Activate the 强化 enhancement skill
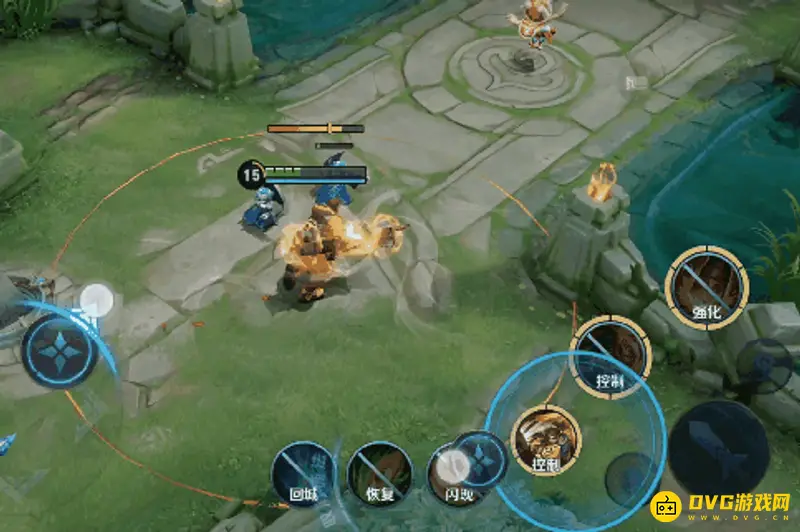This screenshot has width=800, height=532. tap(706, 285)
